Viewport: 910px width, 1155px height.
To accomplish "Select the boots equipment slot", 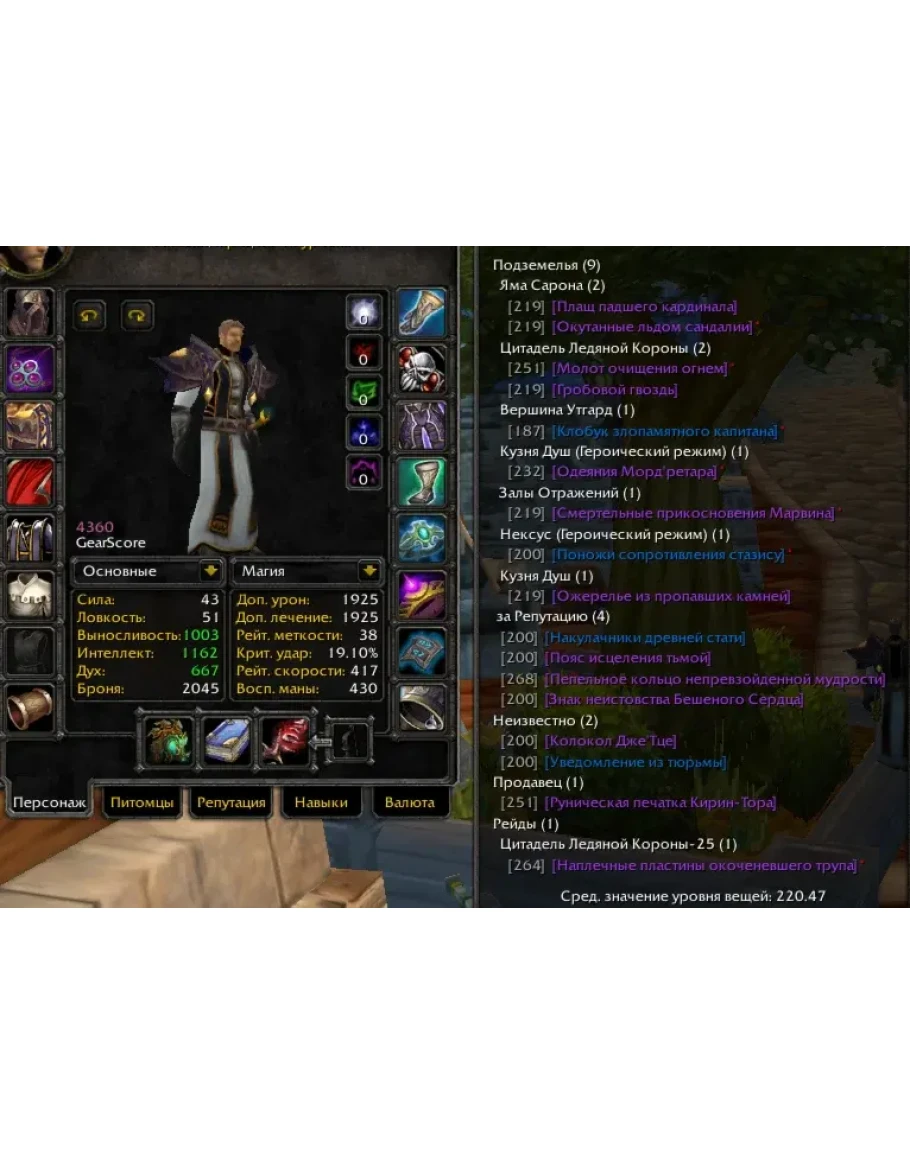I will pos(422,483).
